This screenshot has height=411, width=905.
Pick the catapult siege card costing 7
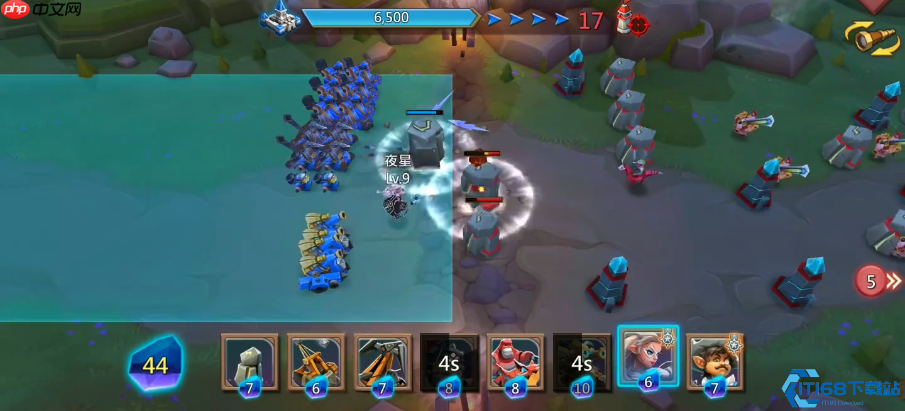382,362
